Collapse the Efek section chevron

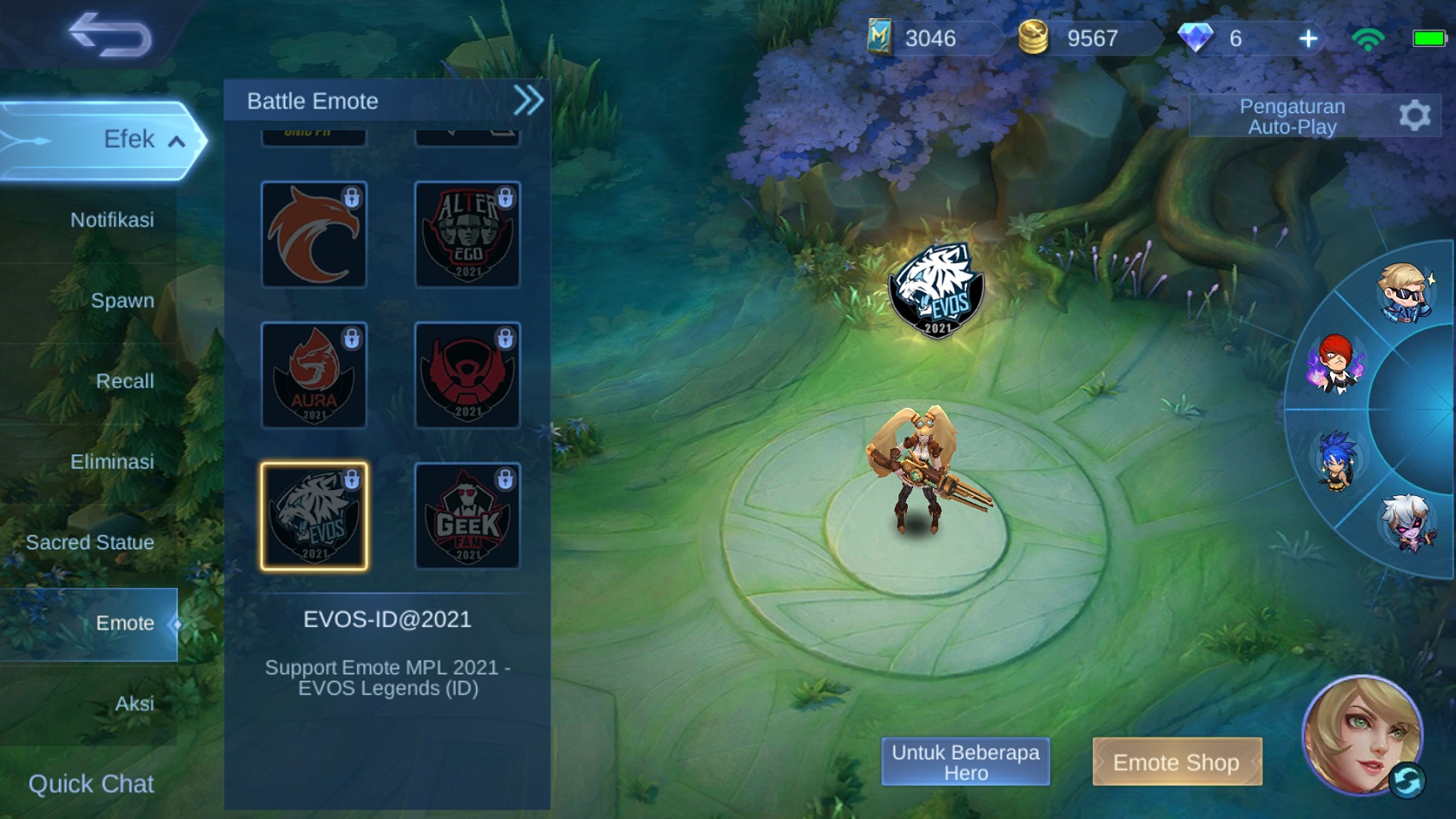click(x=178, y=141)
